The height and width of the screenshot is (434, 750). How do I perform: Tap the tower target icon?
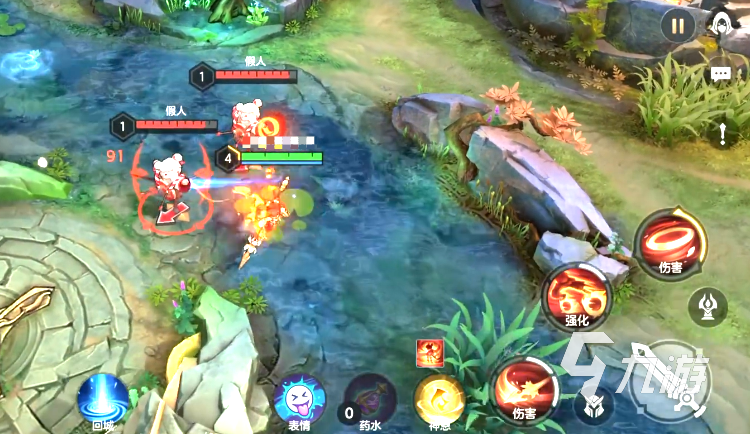707,305
